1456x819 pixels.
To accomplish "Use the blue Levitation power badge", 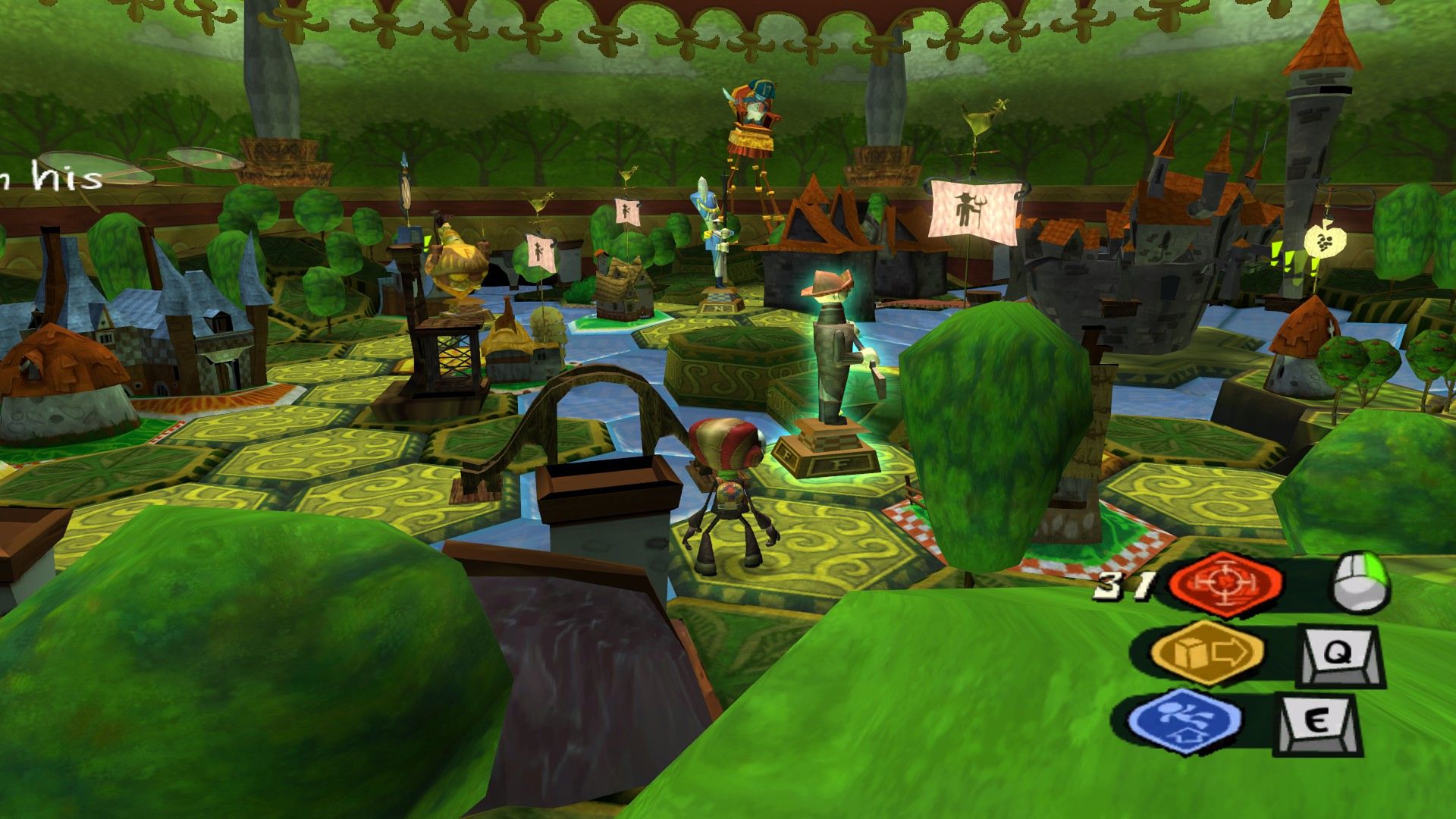I will [1185, 721].
